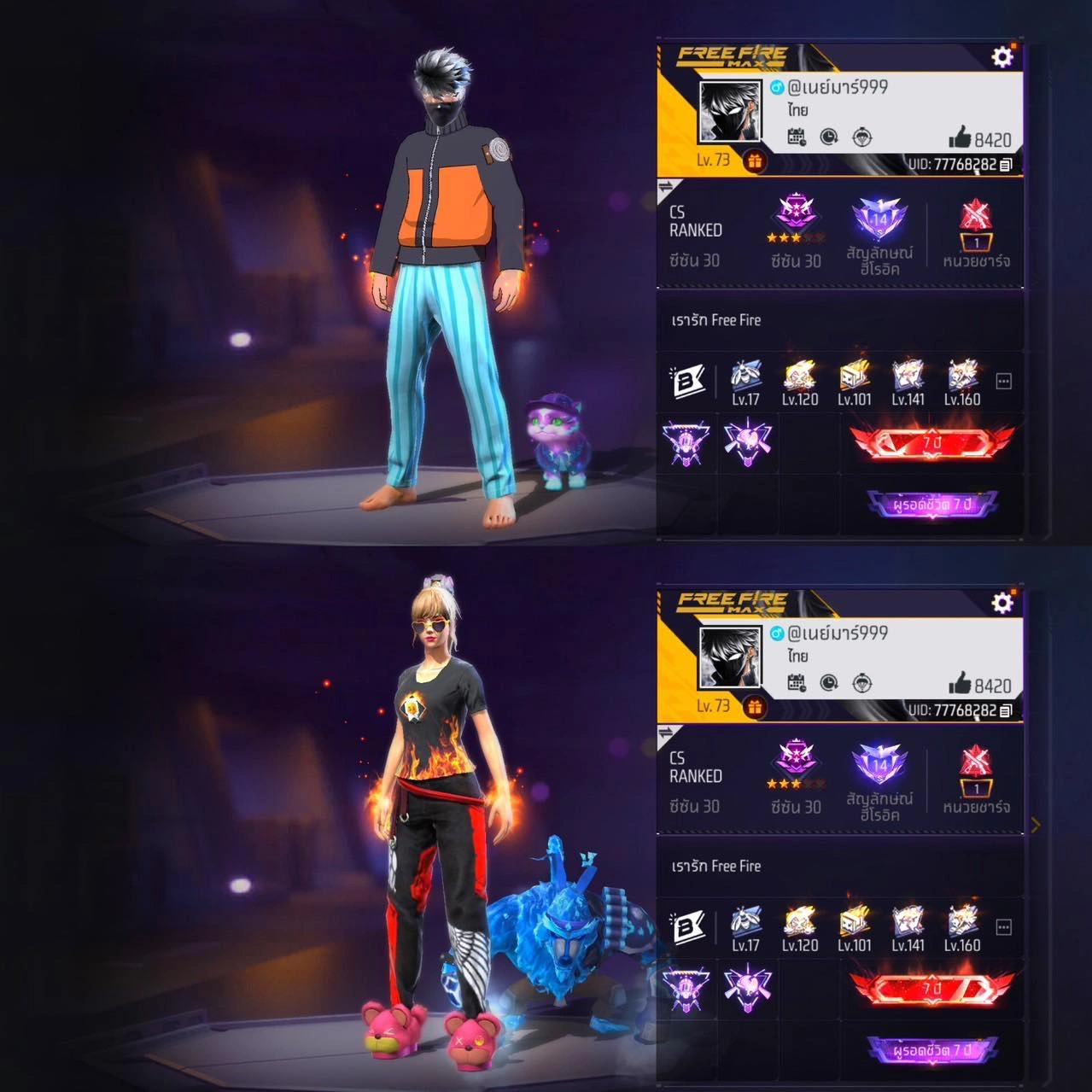Choose the parachute icon in the masked character's profile
Screen dimensions: 1092x1092
pyautogui.click(x=863, y=137)
